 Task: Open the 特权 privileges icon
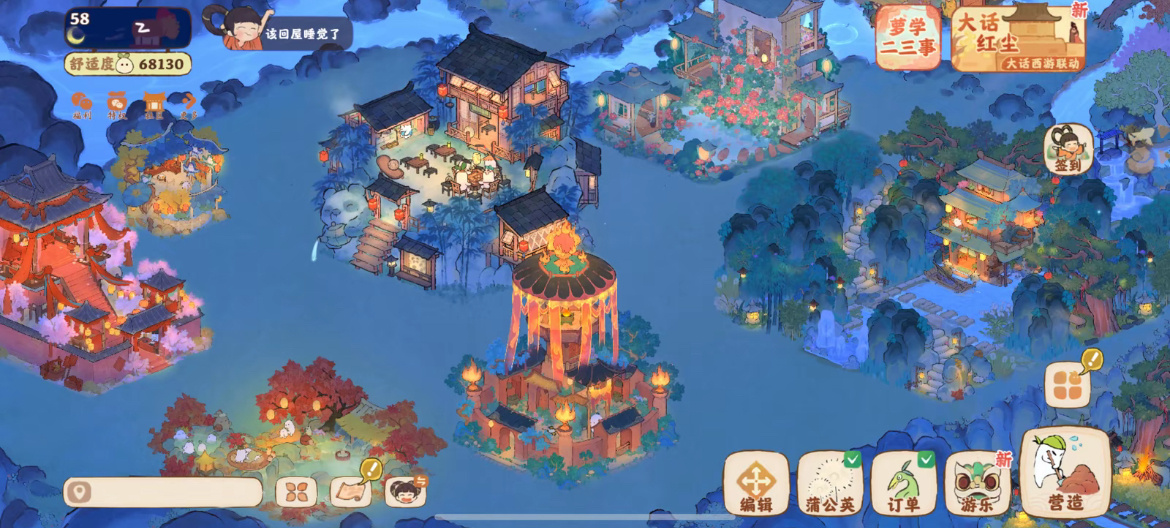[117, 104]
